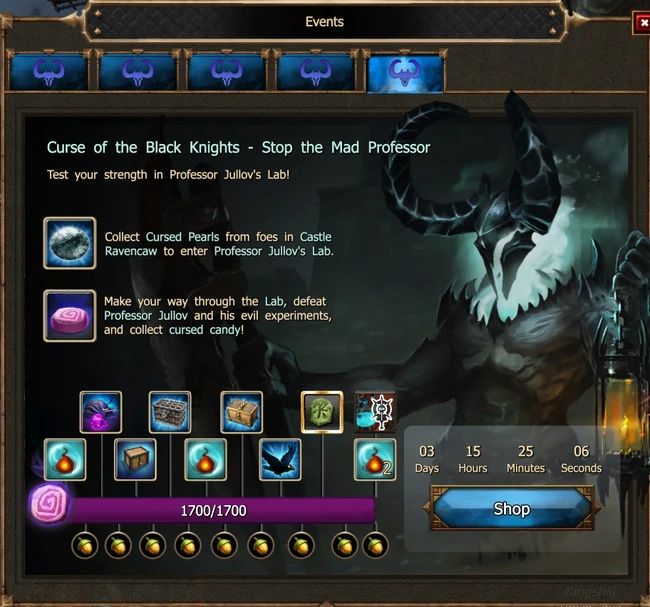The width and height of the screenshot is (650, 607).
Task: Click the Cursed Pearl icon
Action: click(x=70, y=243)
